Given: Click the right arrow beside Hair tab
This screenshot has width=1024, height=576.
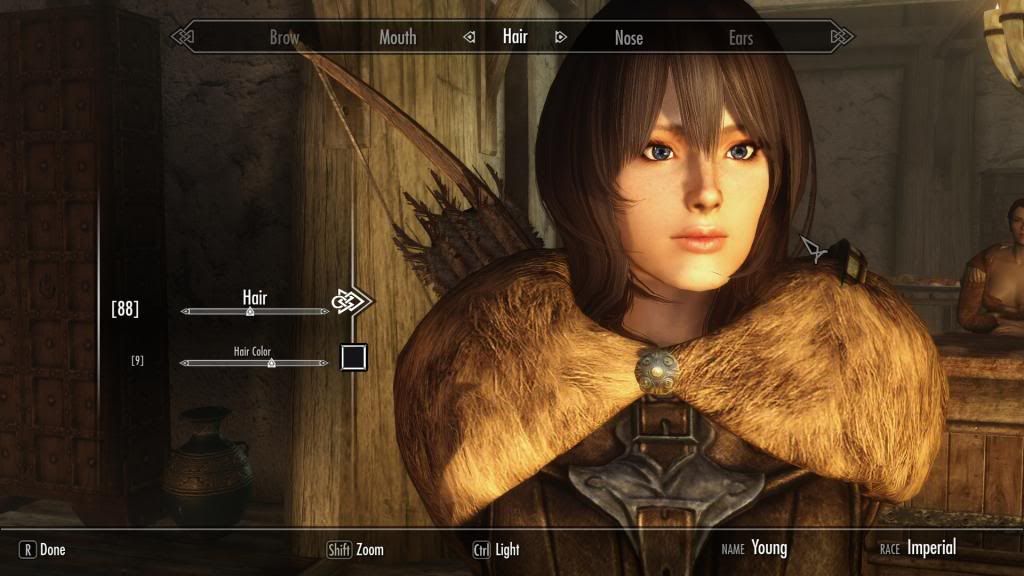Looking at the screenshot, I should [x=561, y=38].
